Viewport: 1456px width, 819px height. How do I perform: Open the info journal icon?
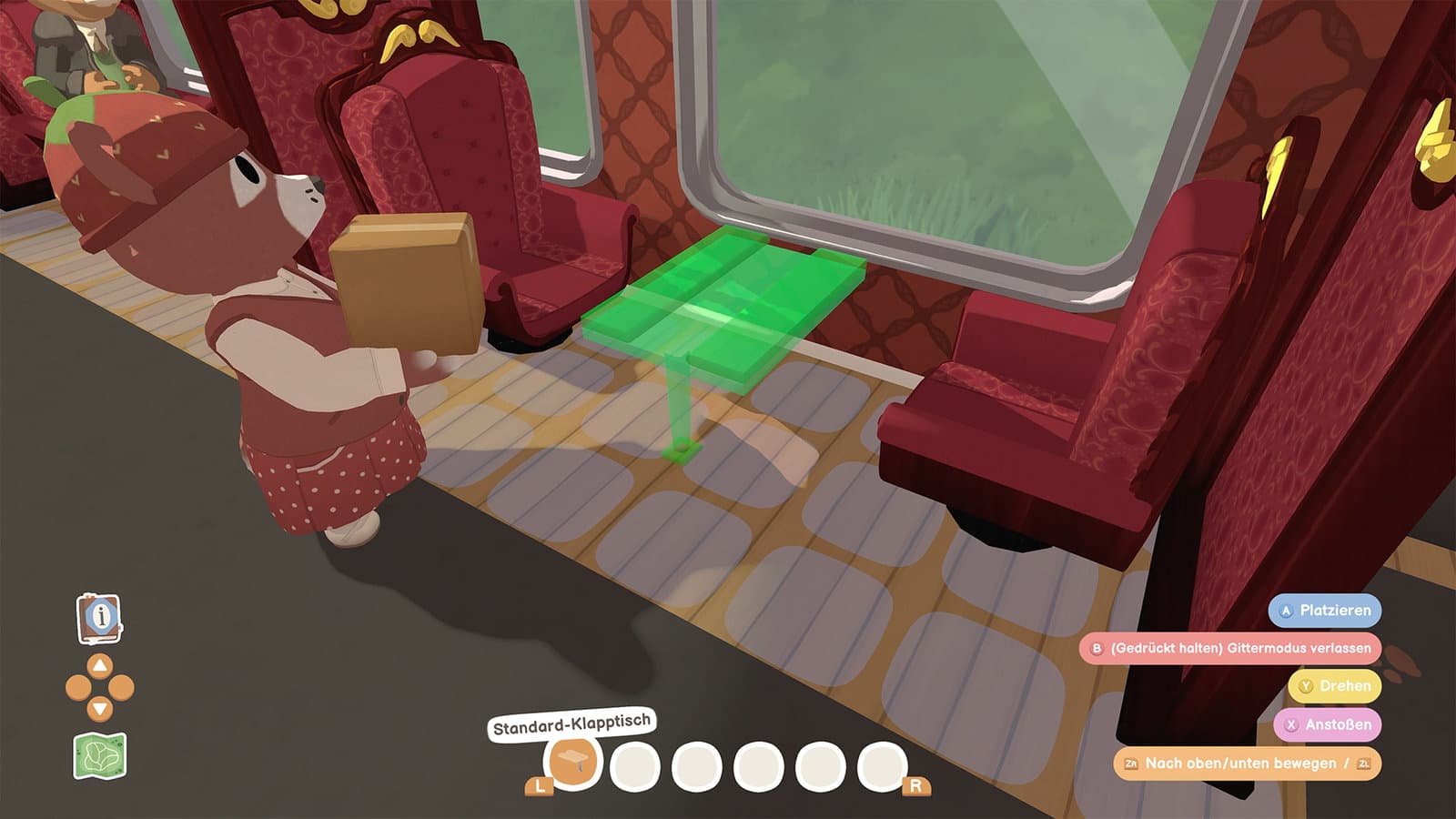99,618
